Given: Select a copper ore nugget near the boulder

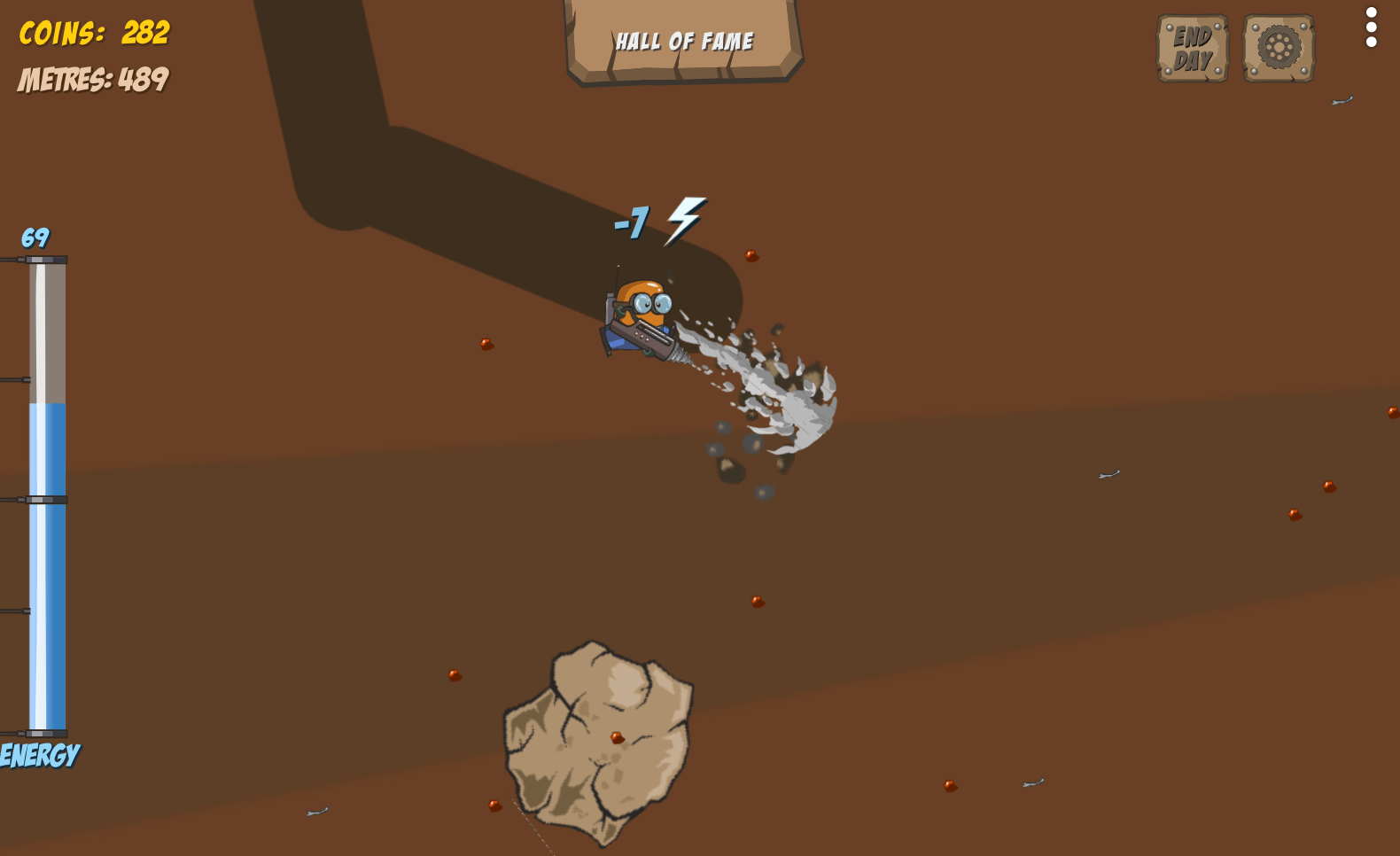Looking at the screenshot, I should (618, 735).
